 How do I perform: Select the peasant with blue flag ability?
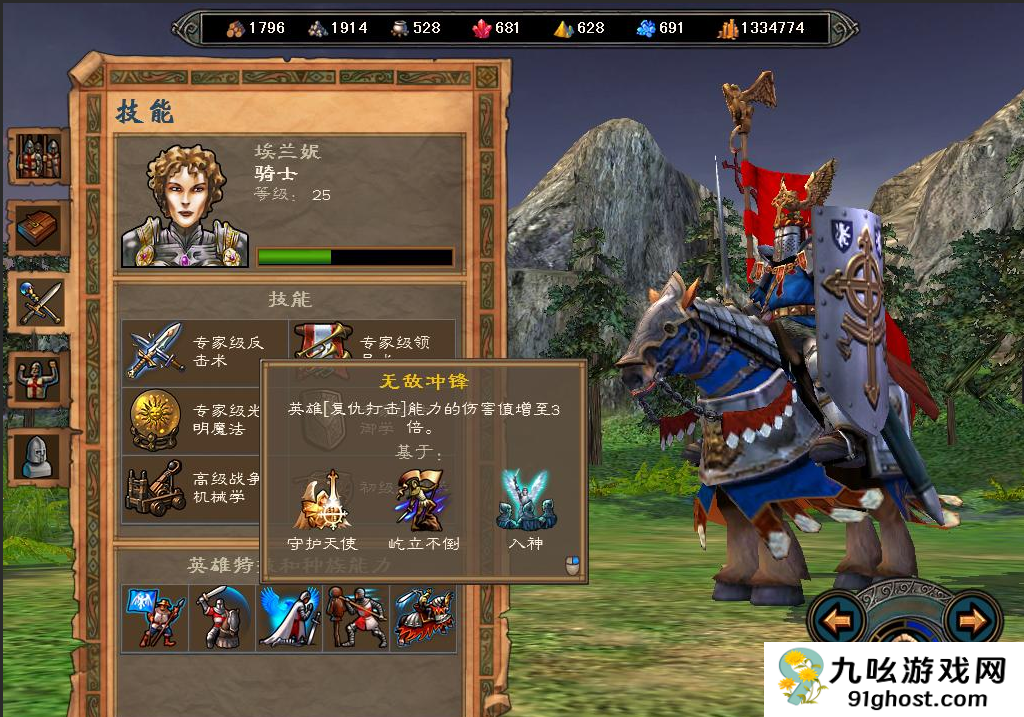coord(154,617)
